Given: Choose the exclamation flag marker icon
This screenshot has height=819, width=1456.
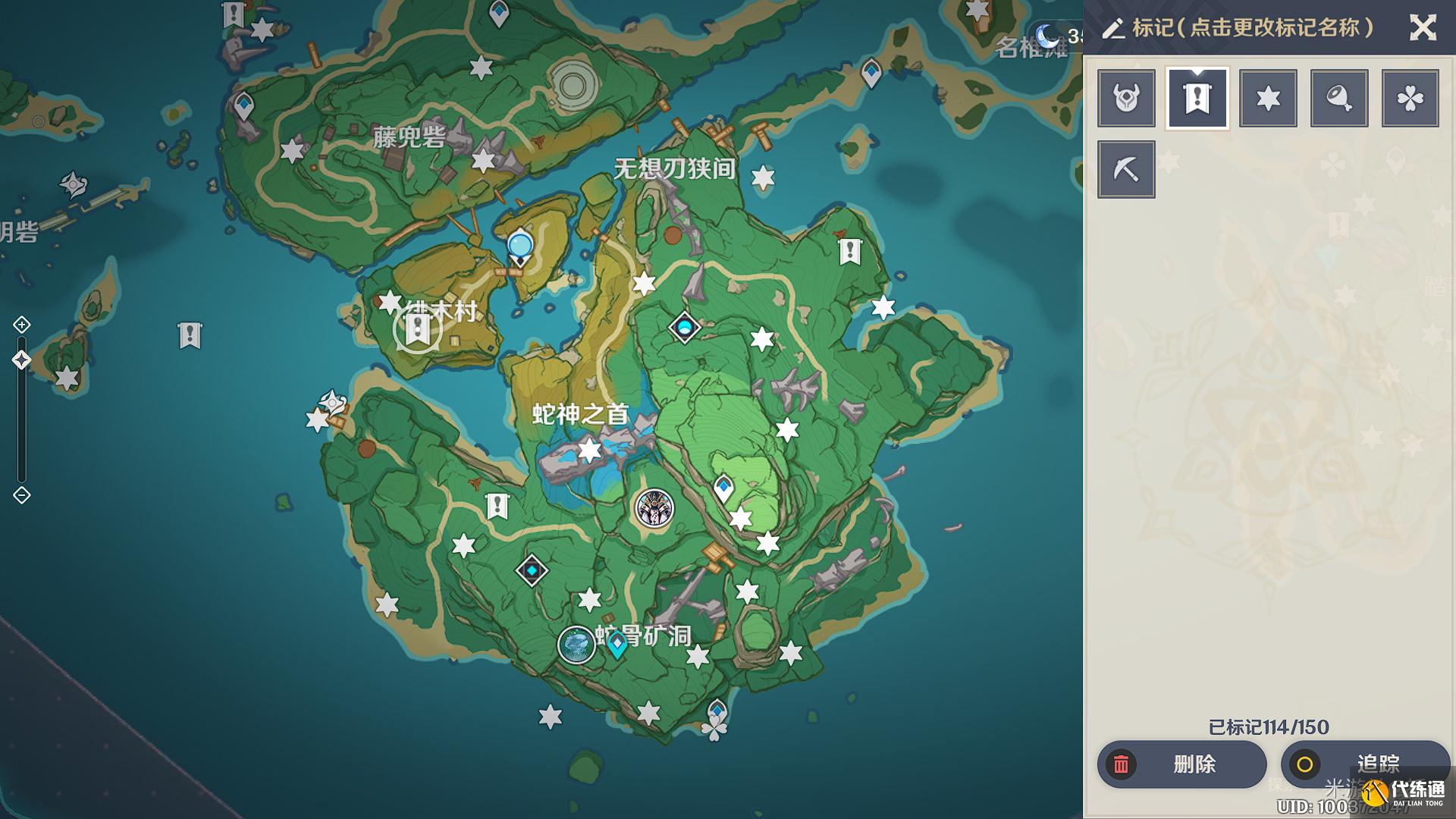Looking at the screenshot, I should (x=1197, y=98).
